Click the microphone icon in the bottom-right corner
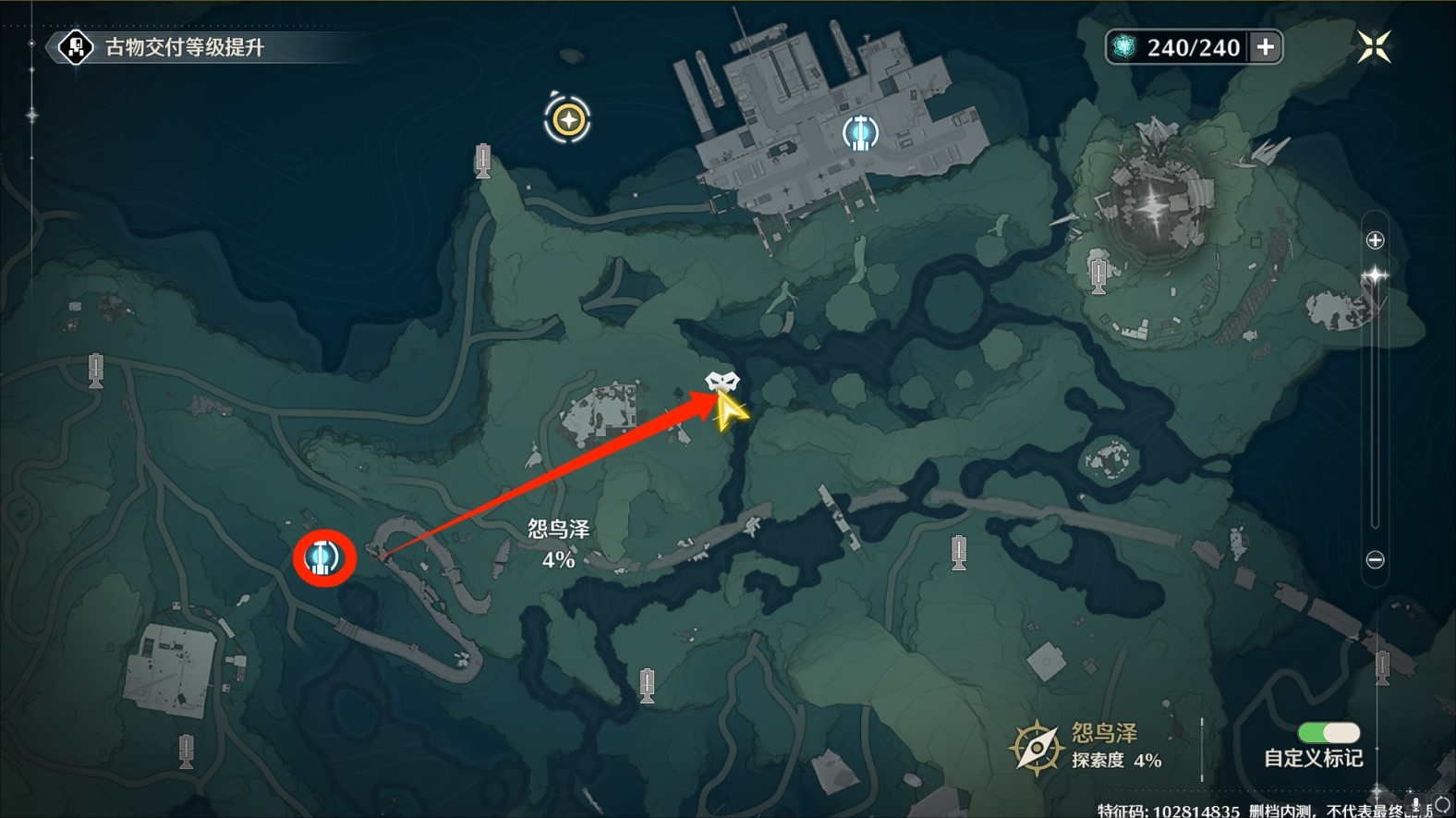 (1416, 804)
